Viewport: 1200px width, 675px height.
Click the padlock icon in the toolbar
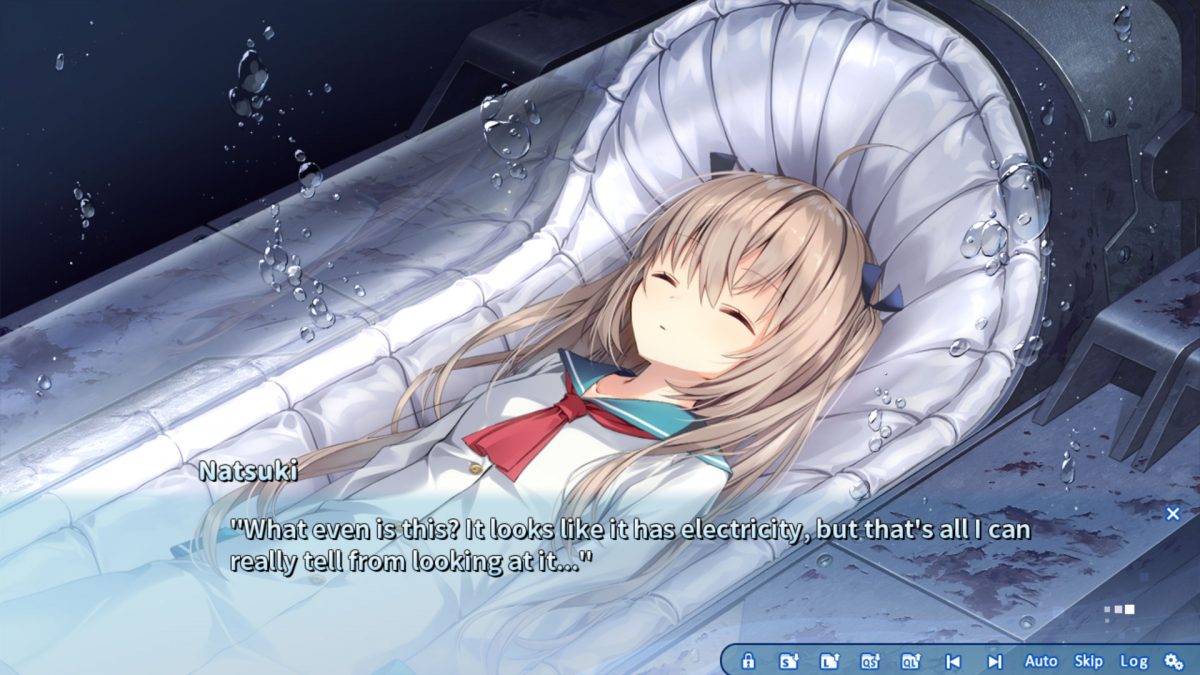748,661
